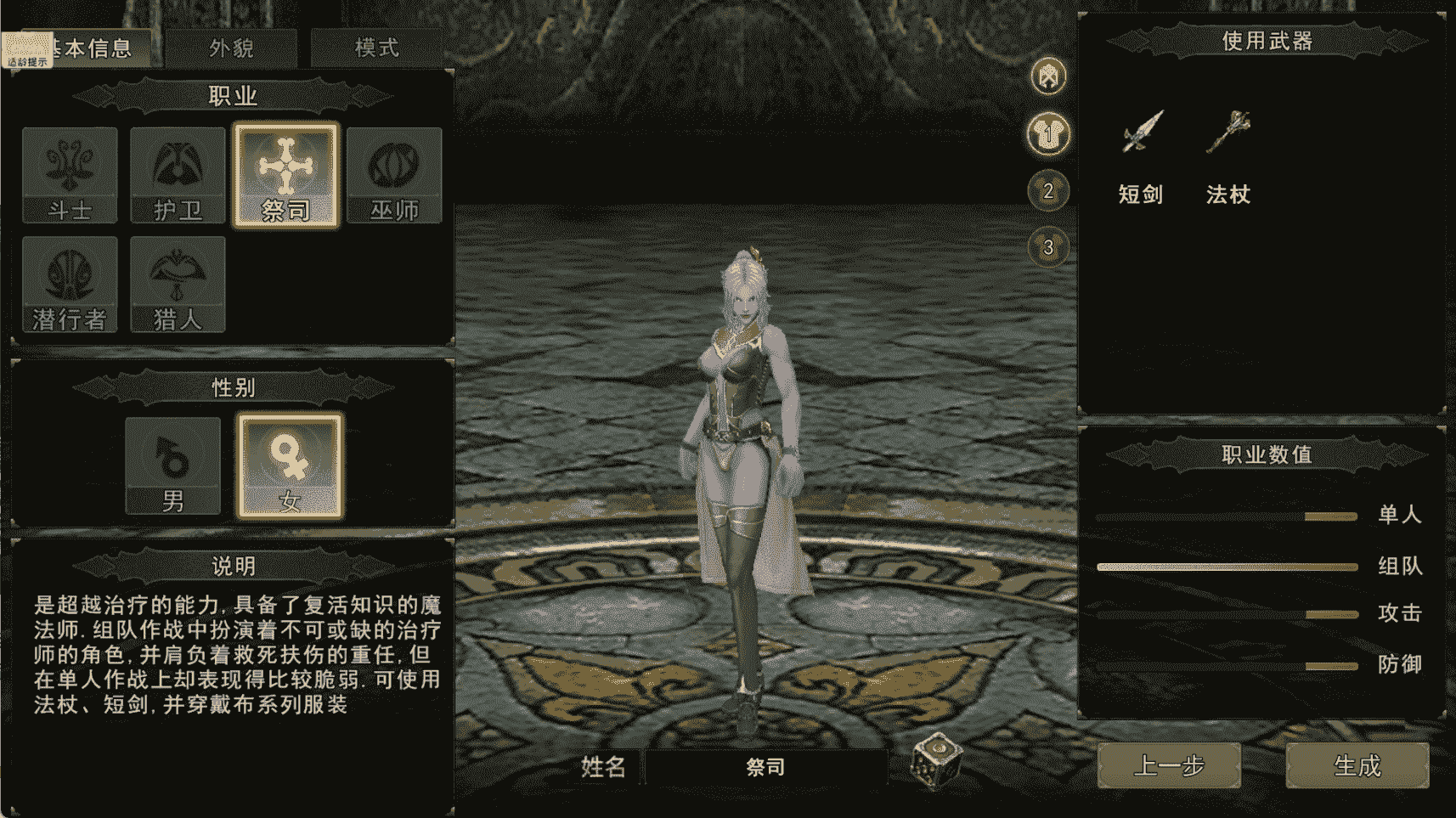Click the helmet icon above the equipment slots
This screenshot has height=818, width=1456.
click(1047, 75)
